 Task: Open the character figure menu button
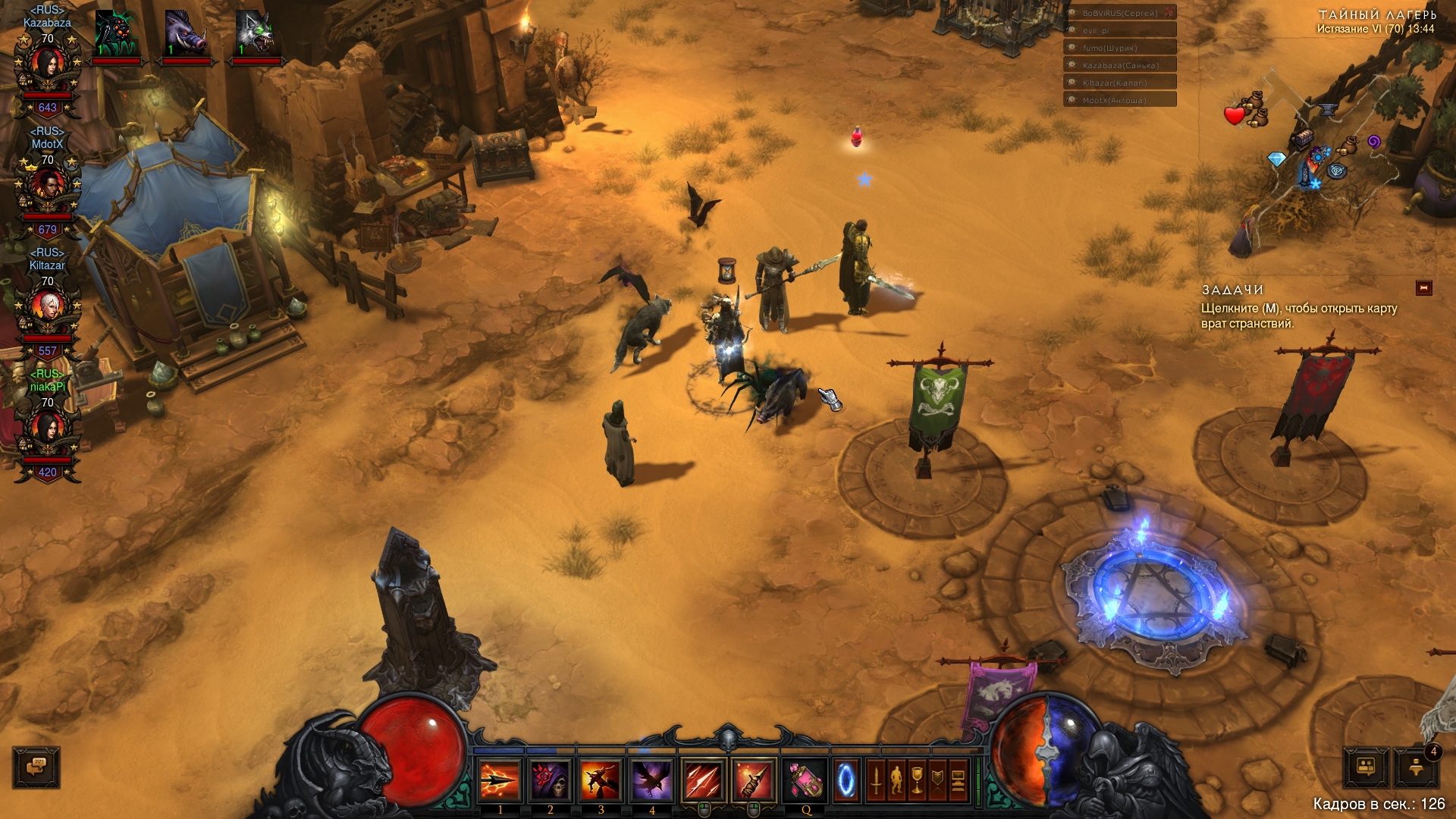pos(897,780)
